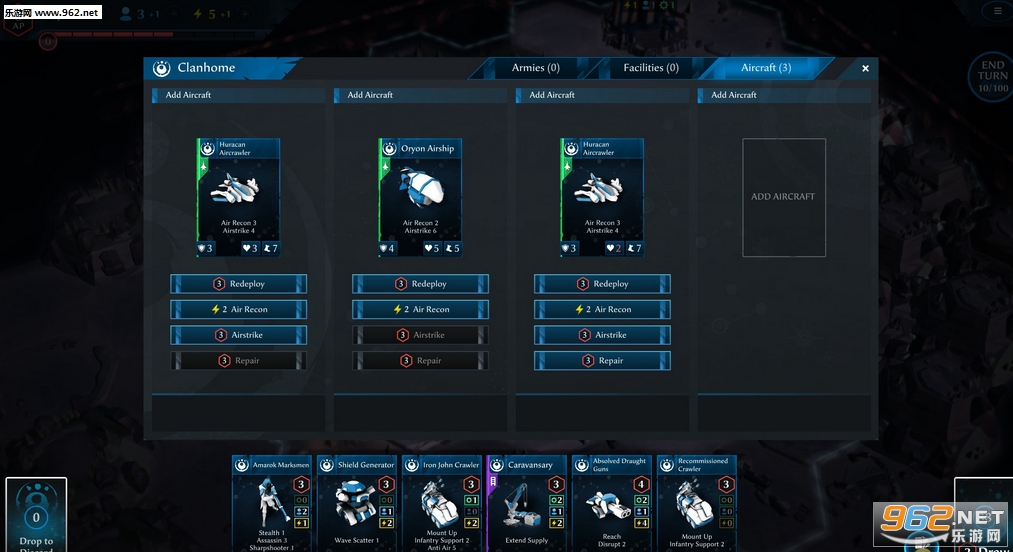1013x552 pixels.
Task: Click the empty Add Aircraft slot
Action: (x=783, y=197)
